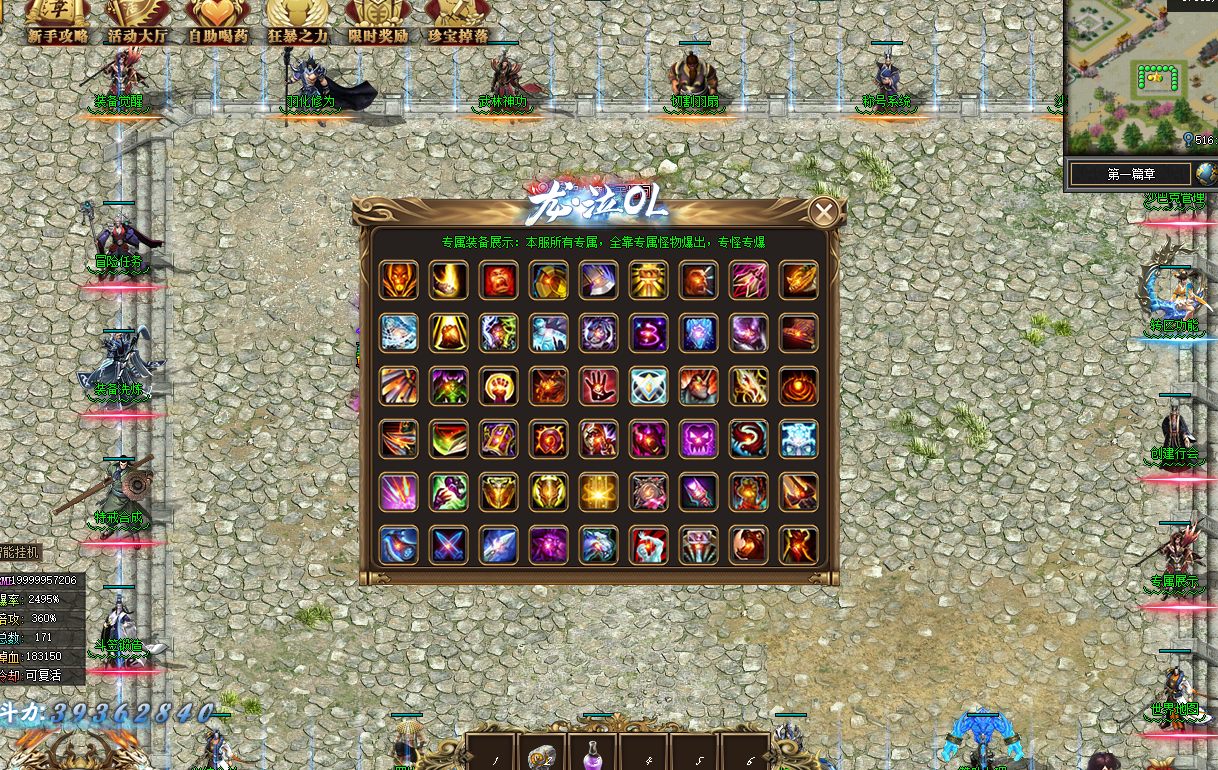The image size is (1218, 770).
Task: Open the 新手攻略 beginner guide
Action: (x=57, y=23)
